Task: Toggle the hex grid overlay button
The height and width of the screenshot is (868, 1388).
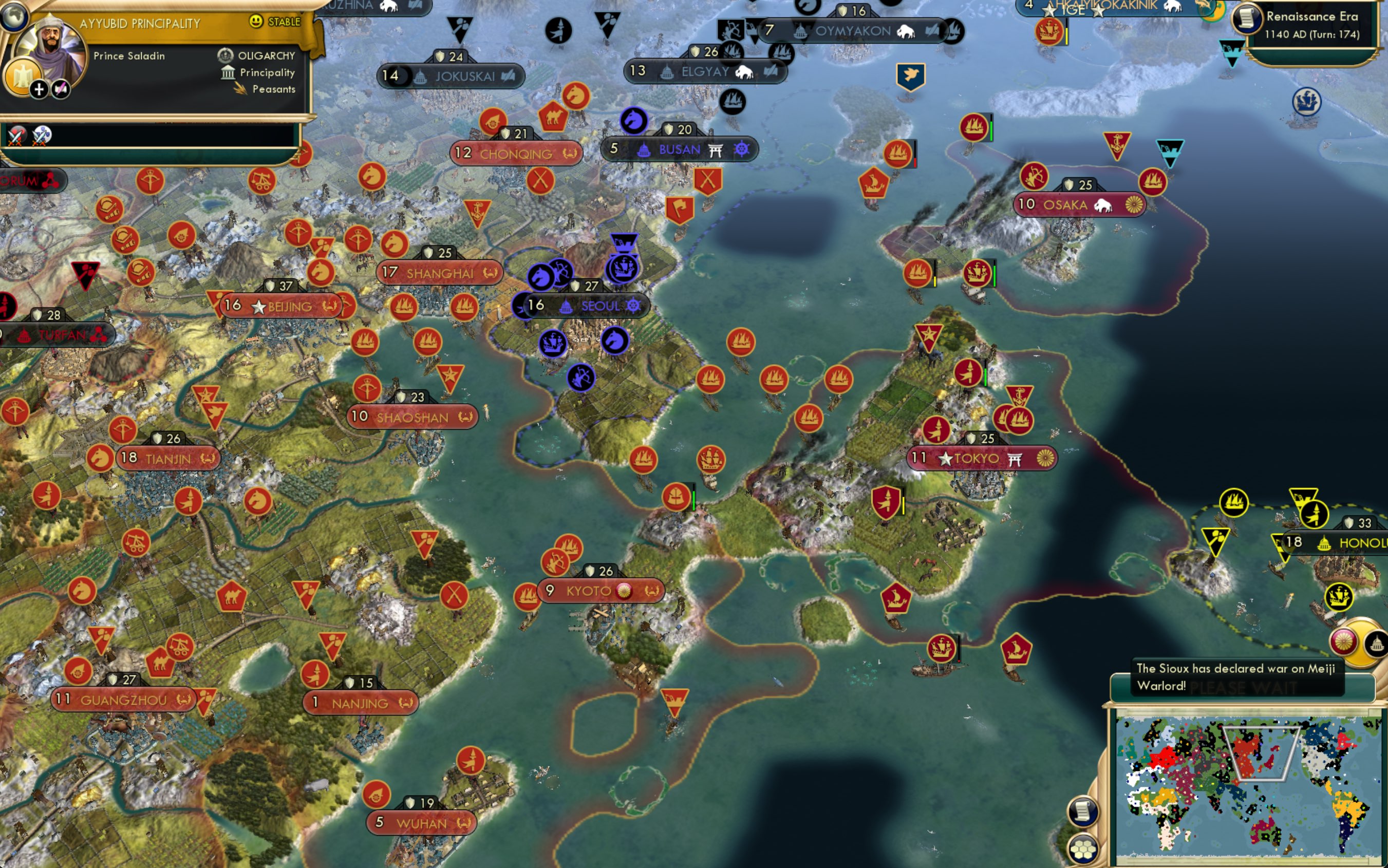Action: coord(1083,848)
